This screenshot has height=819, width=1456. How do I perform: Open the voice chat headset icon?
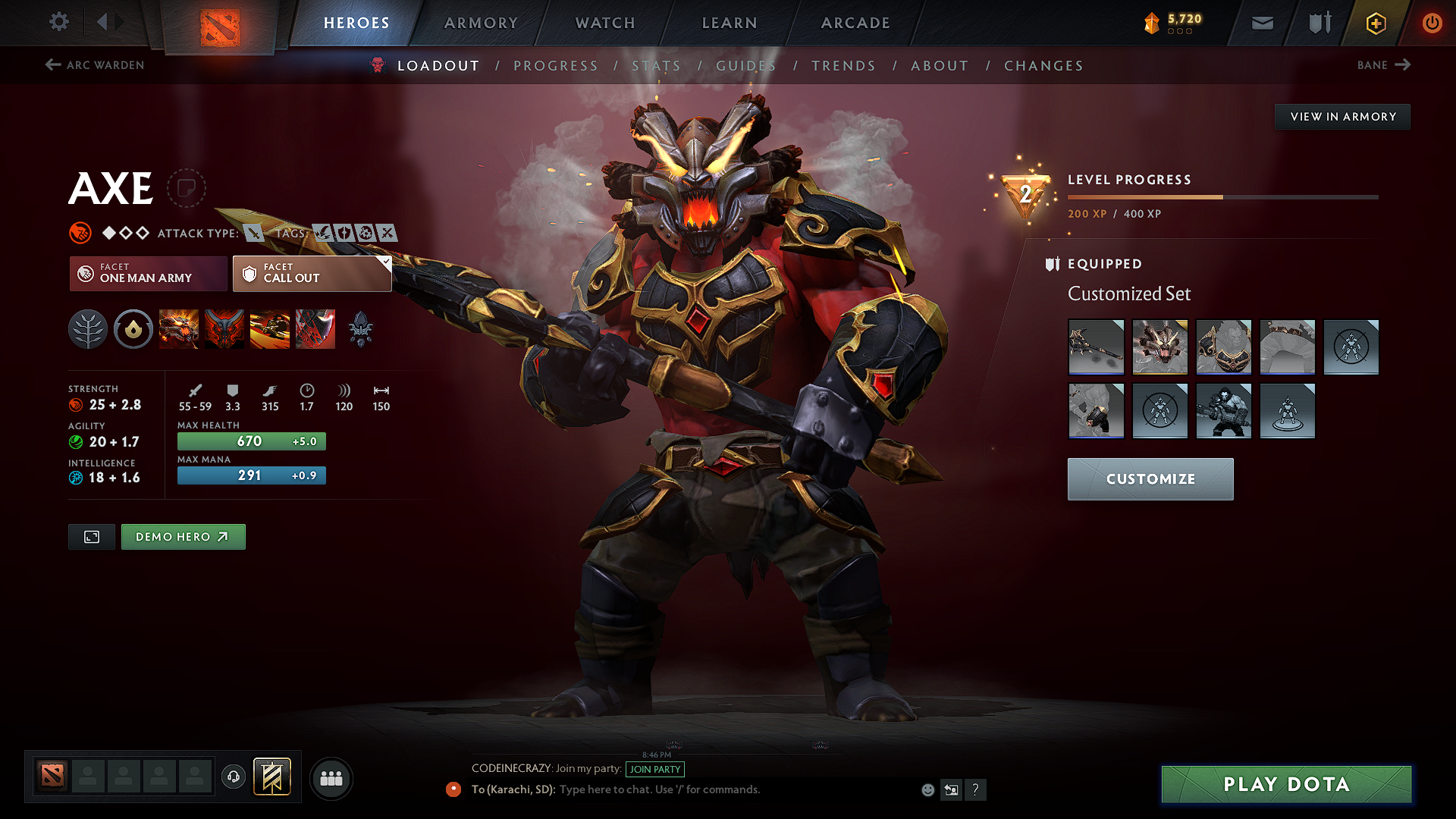pyautogui.click(x=233, y=777)
